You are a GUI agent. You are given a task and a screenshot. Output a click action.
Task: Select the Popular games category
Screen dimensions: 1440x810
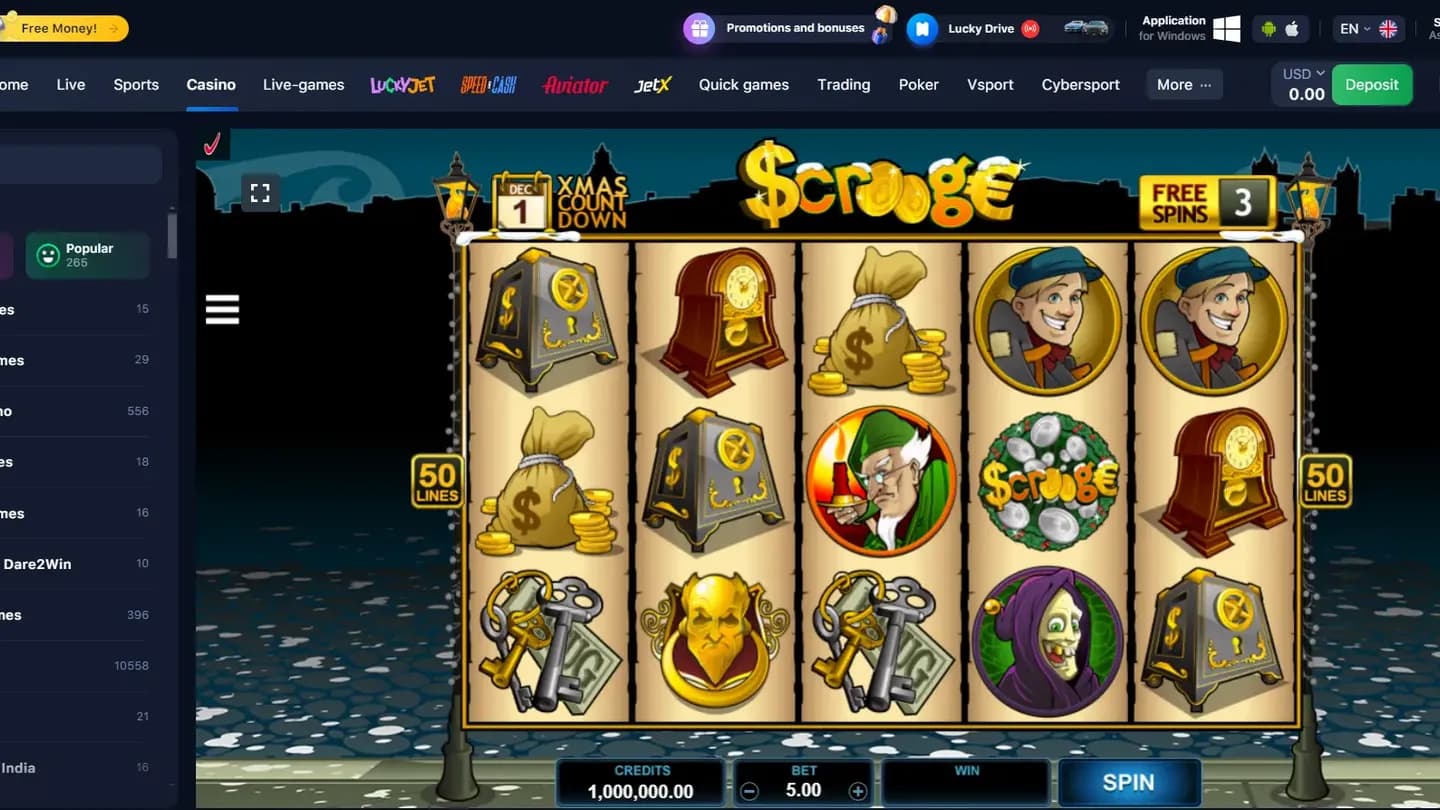tap(87, 255)
